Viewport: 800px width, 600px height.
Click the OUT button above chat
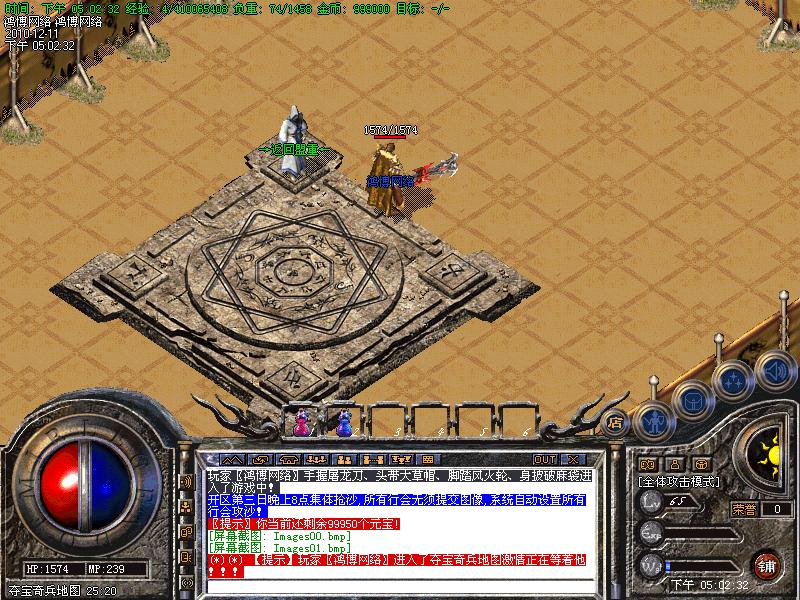coord(545,460)
